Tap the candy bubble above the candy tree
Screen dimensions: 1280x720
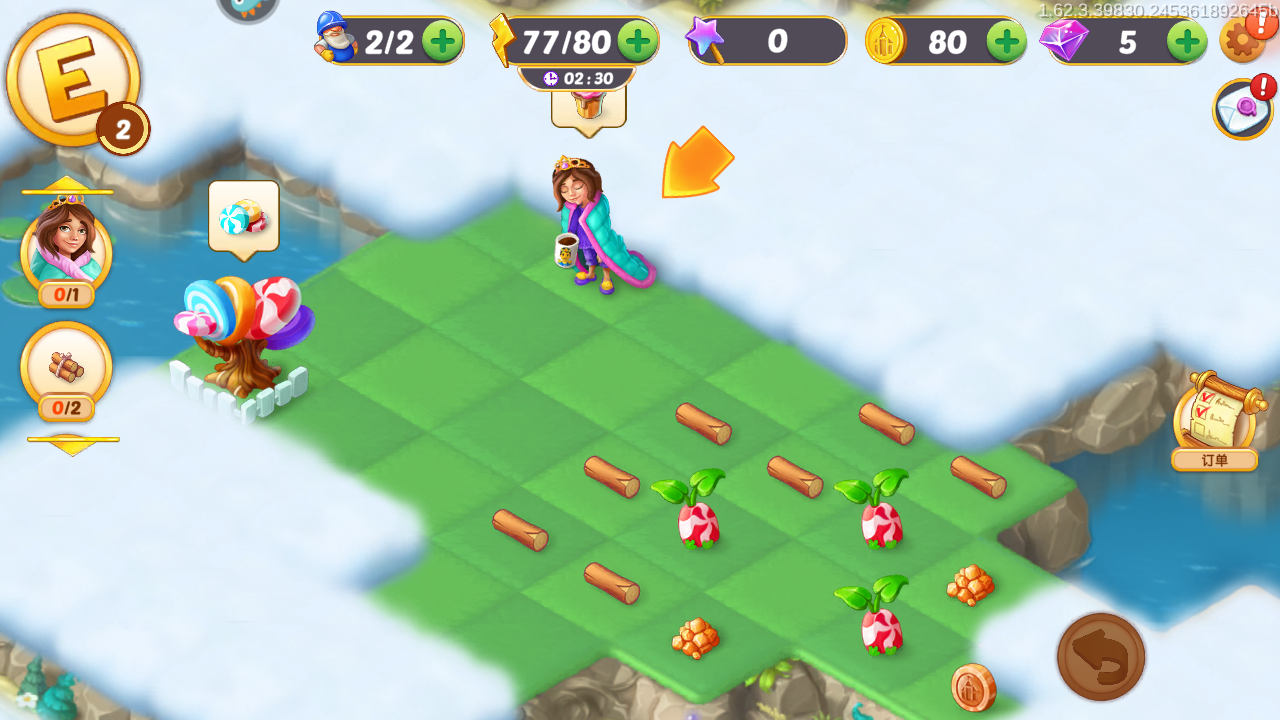point(243,216)
